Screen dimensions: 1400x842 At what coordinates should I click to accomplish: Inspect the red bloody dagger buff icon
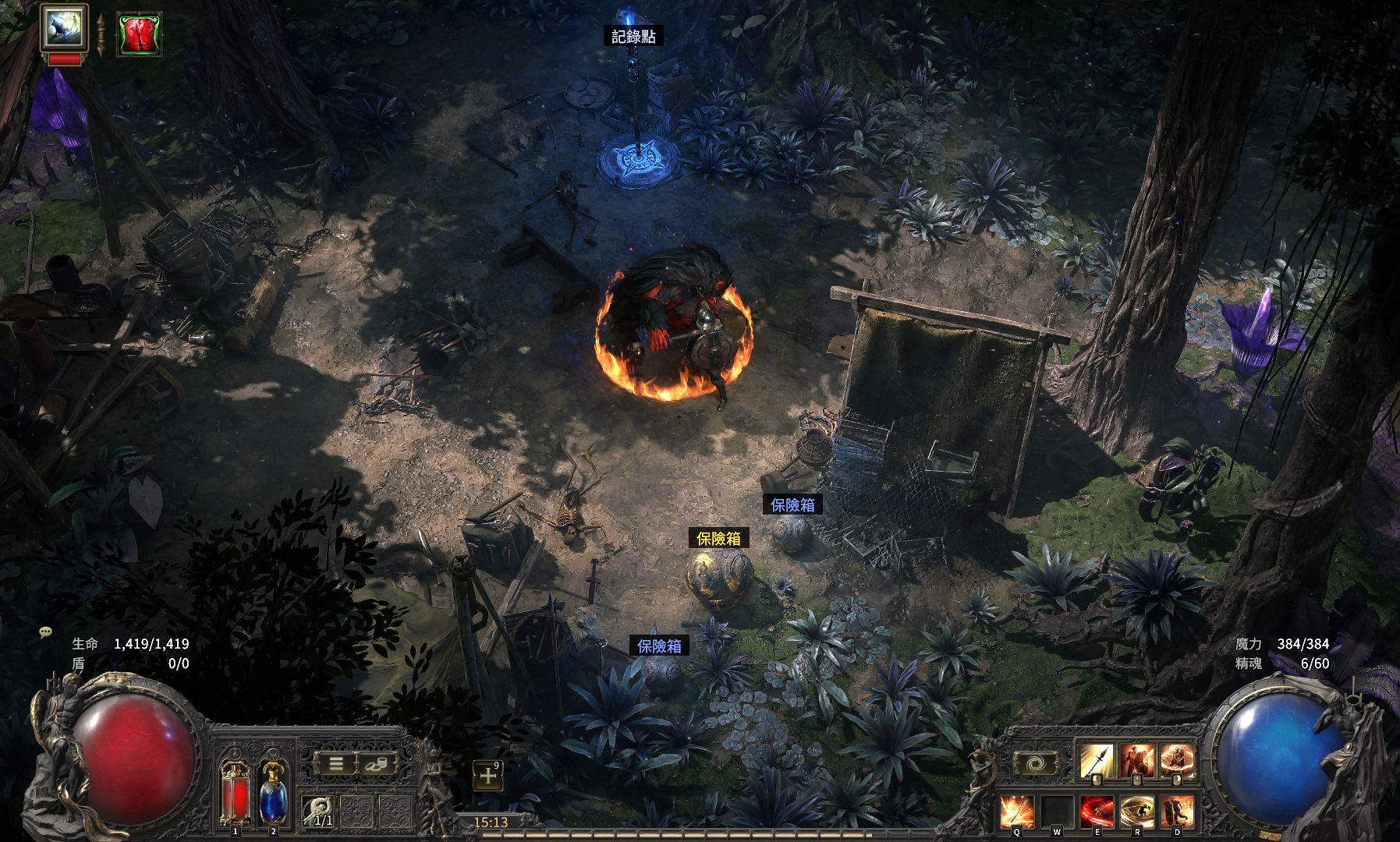point(139,34)
